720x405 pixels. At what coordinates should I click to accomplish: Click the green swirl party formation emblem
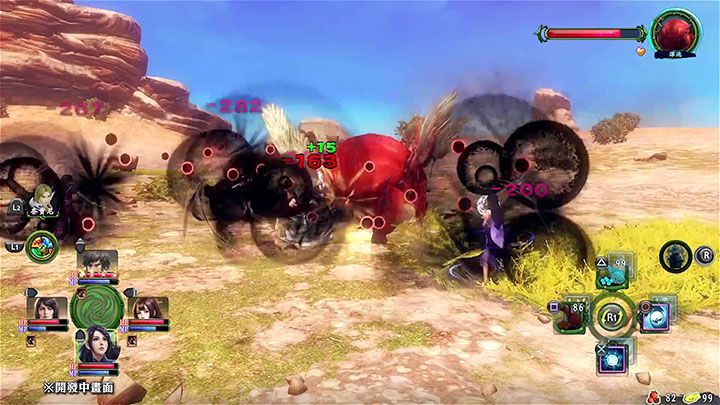point(98,307)
